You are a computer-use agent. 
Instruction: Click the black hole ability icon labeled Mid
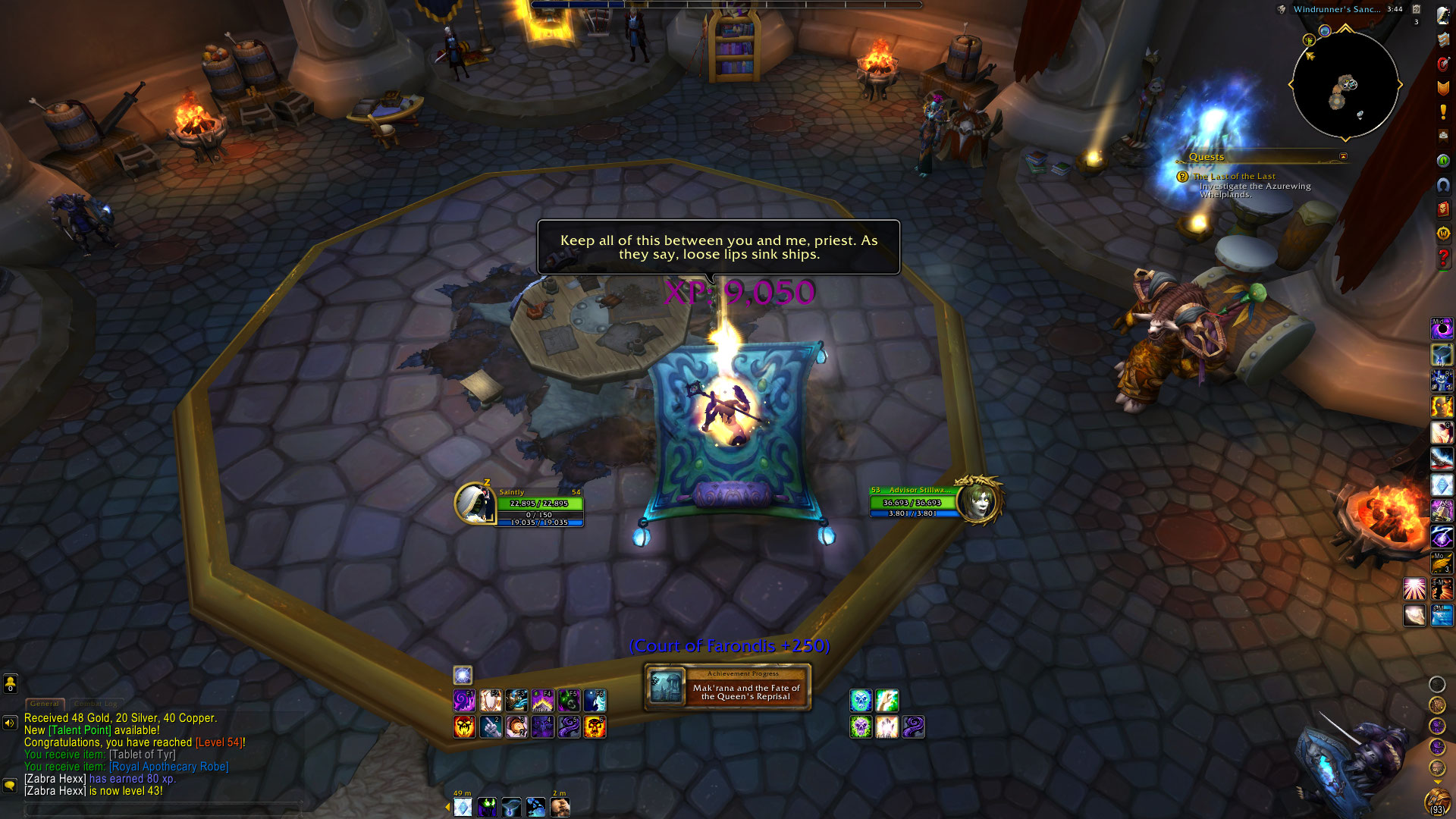pos(1442,329)
